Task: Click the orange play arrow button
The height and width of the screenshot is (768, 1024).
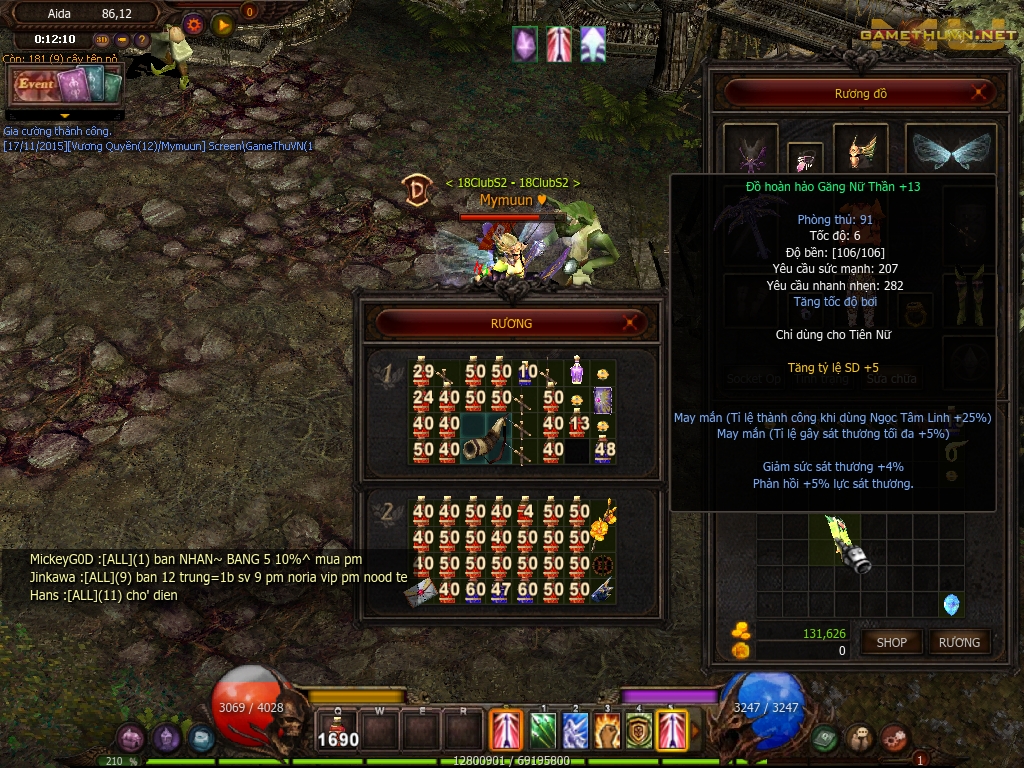Action: click(x=223, y=24)
